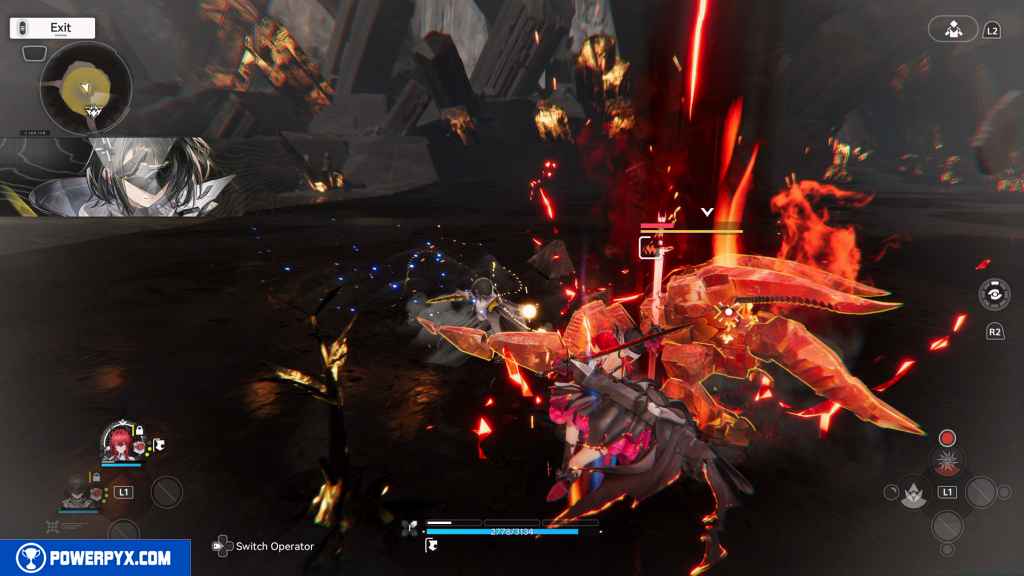The width and height of the screenshot is (1024, 576).
Task: Use the crowned figure skill icon
Action: coord(909,492)
